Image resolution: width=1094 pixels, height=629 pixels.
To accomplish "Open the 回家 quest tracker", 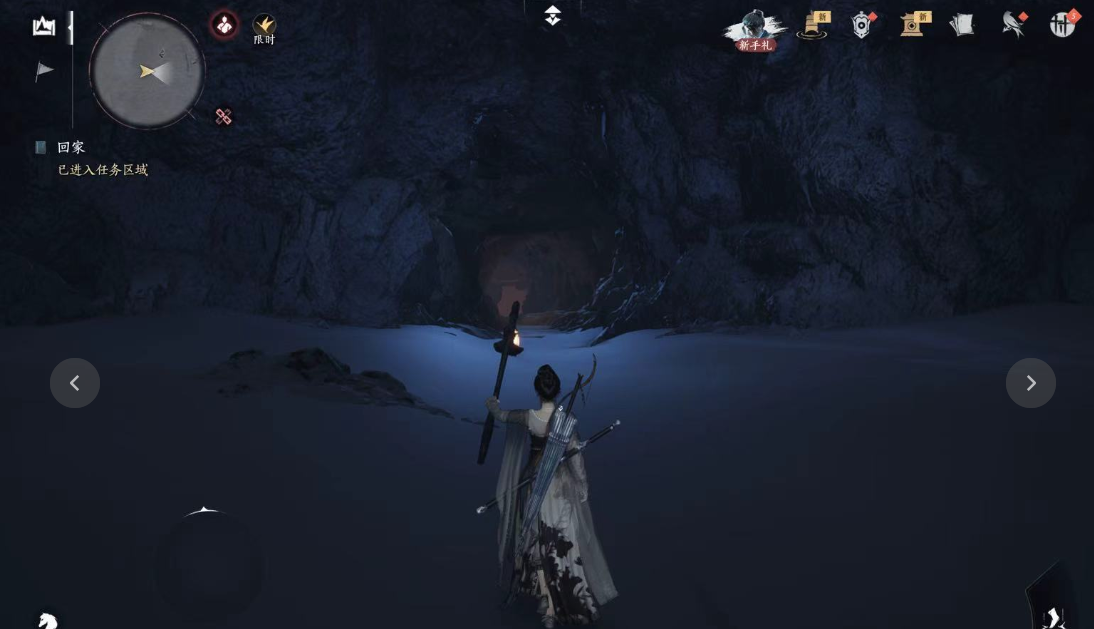I will (71, 148).
